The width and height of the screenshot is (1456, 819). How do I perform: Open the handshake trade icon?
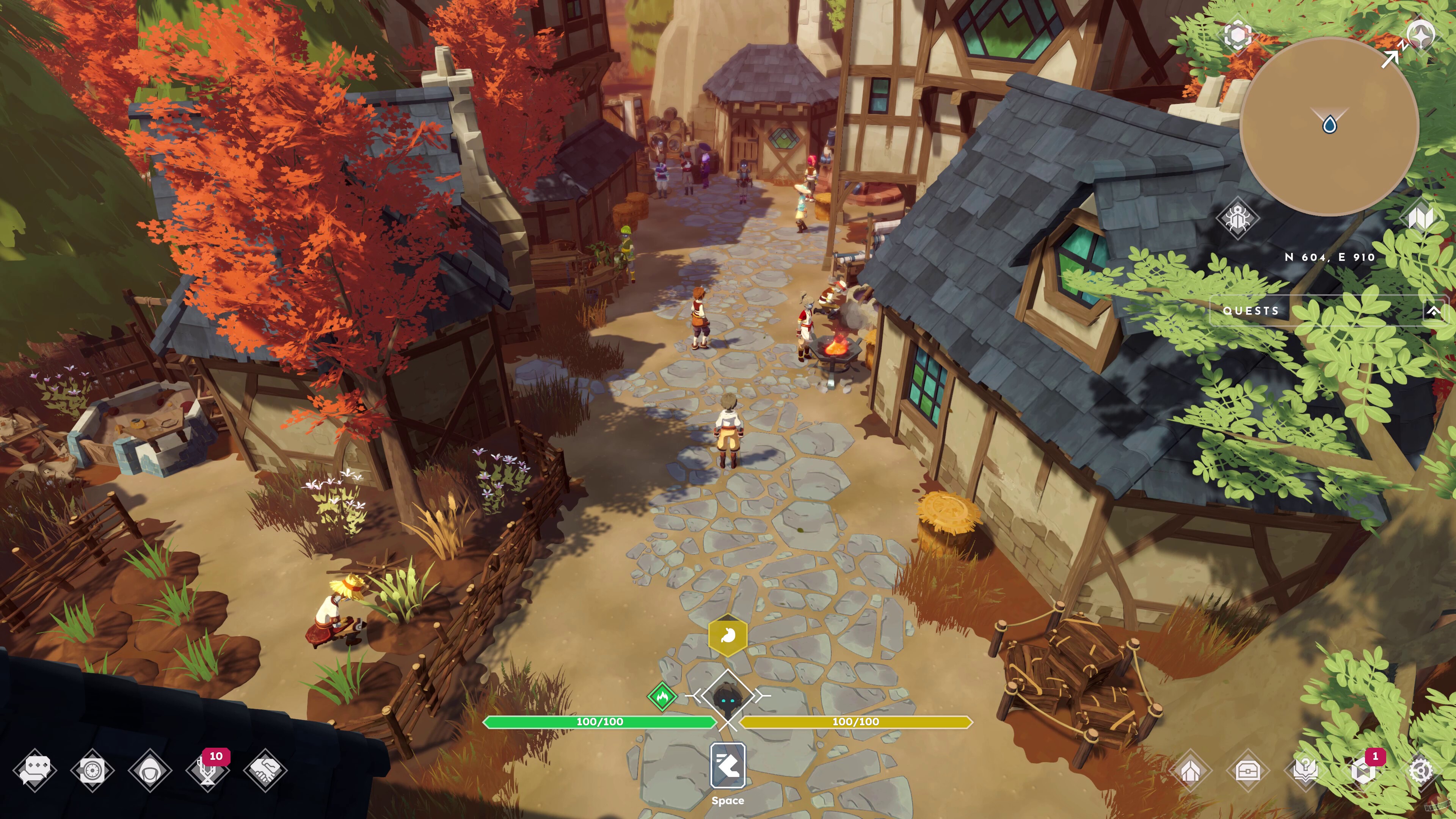pyautogui.click(x=265, y=770)
